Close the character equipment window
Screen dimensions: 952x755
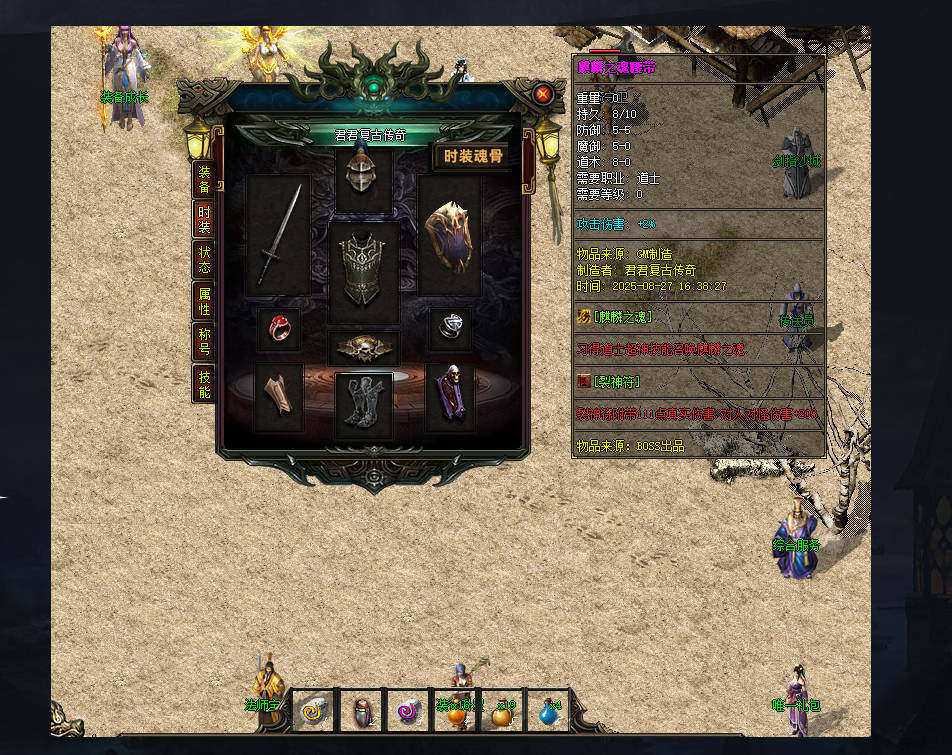pos(543,94)
